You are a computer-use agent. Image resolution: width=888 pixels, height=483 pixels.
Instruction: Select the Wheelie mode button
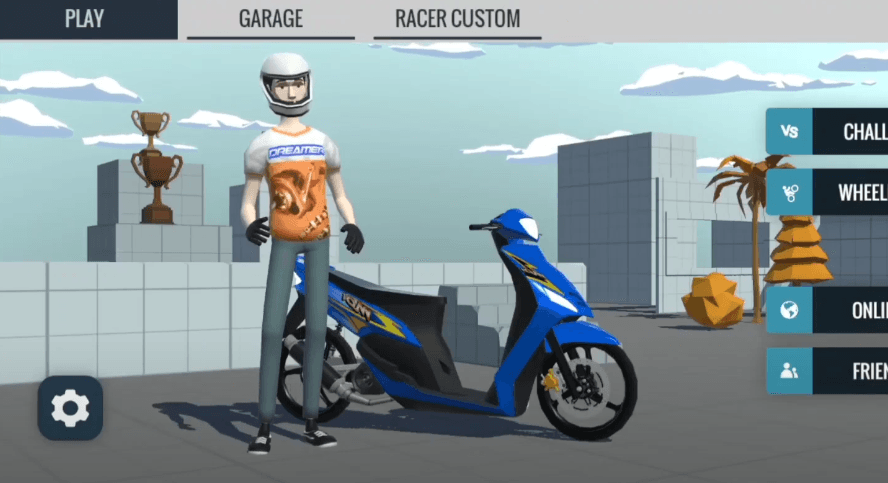(x=828, y=192)
